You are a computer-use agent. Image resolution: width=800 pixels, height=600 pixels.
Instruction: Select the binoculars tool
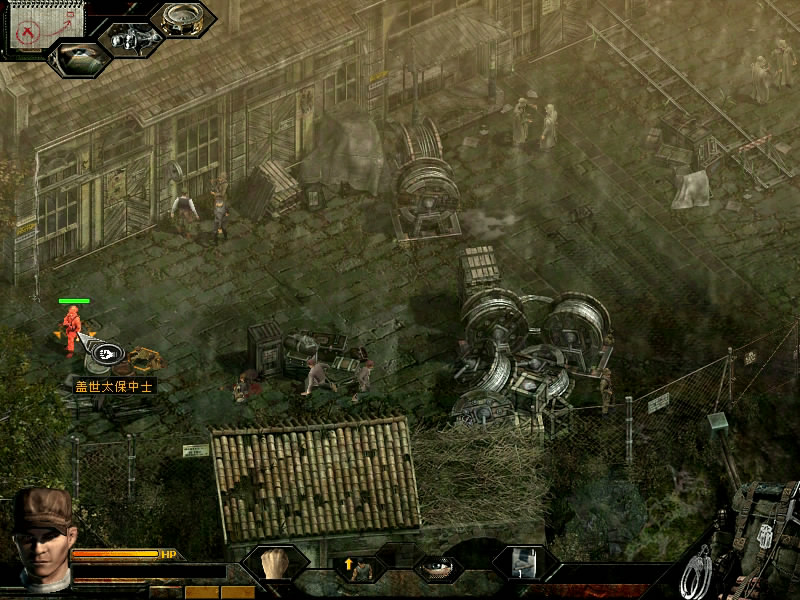(134, 40)
